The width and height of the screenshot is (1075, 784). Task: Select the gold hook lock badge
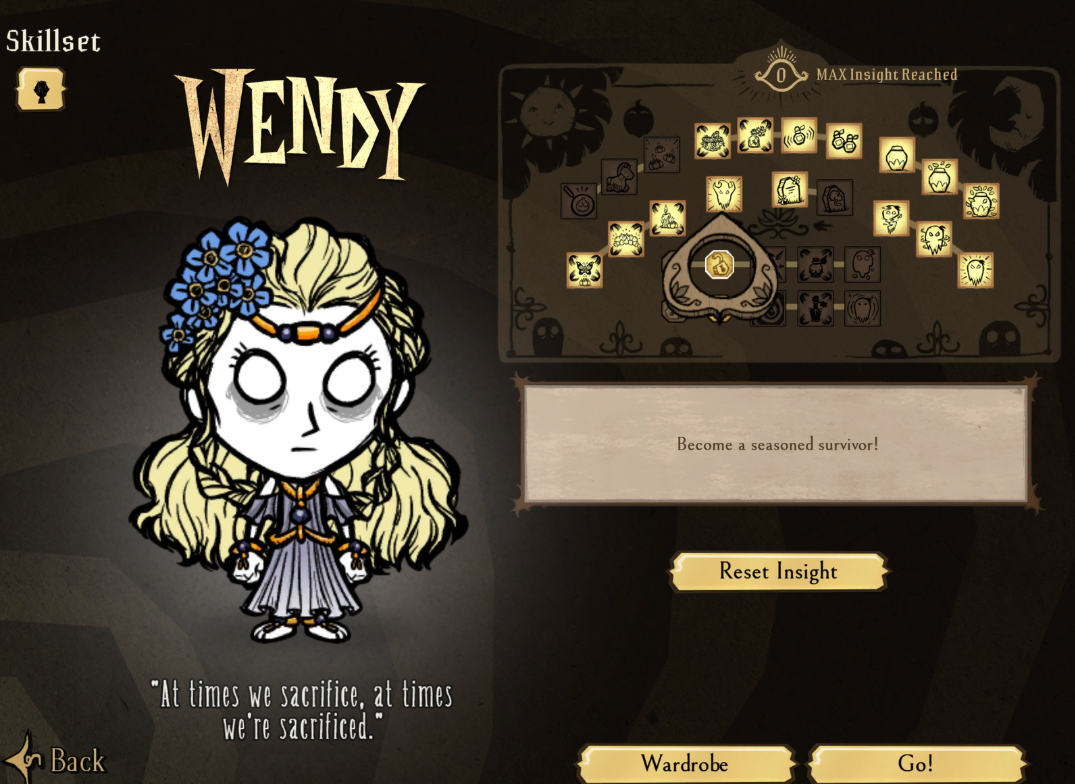click(720, 265)
